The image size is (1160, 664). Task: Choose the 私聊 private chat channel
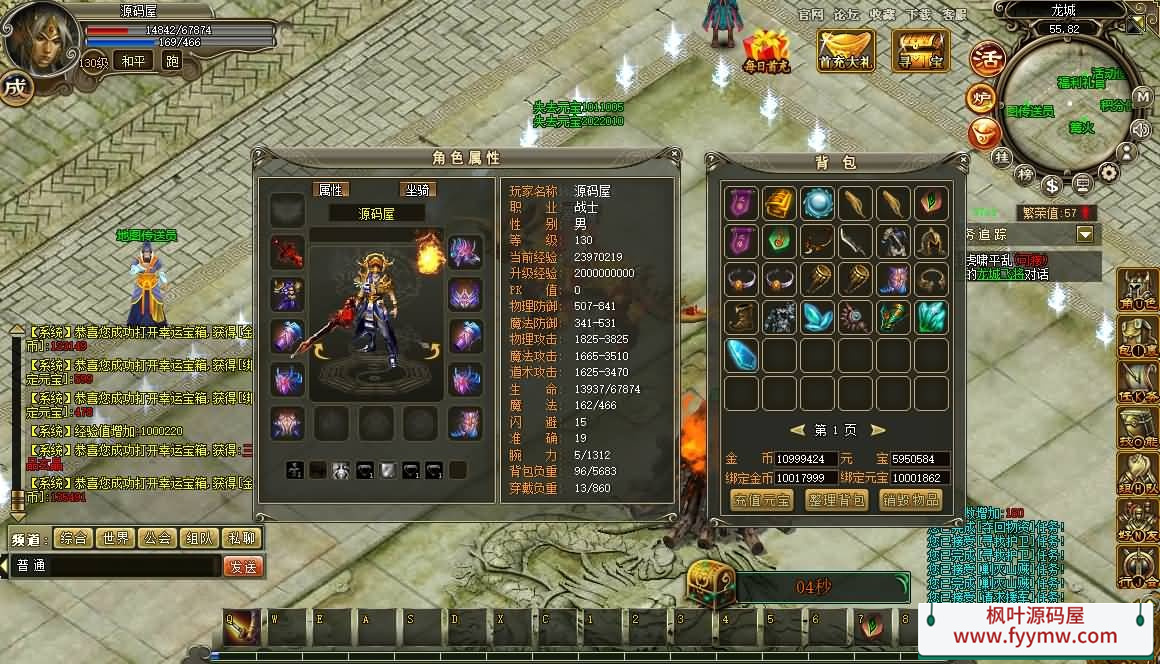[x=240, y=538]
